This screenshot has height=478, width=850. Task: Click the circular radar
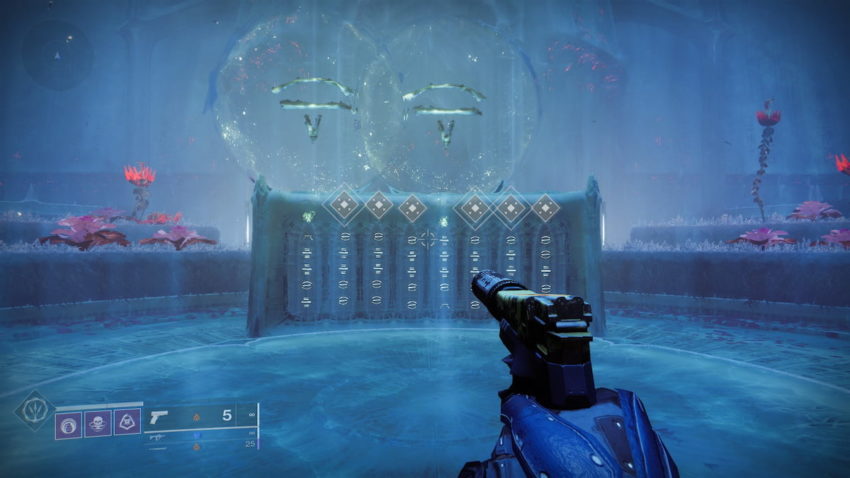57,55
